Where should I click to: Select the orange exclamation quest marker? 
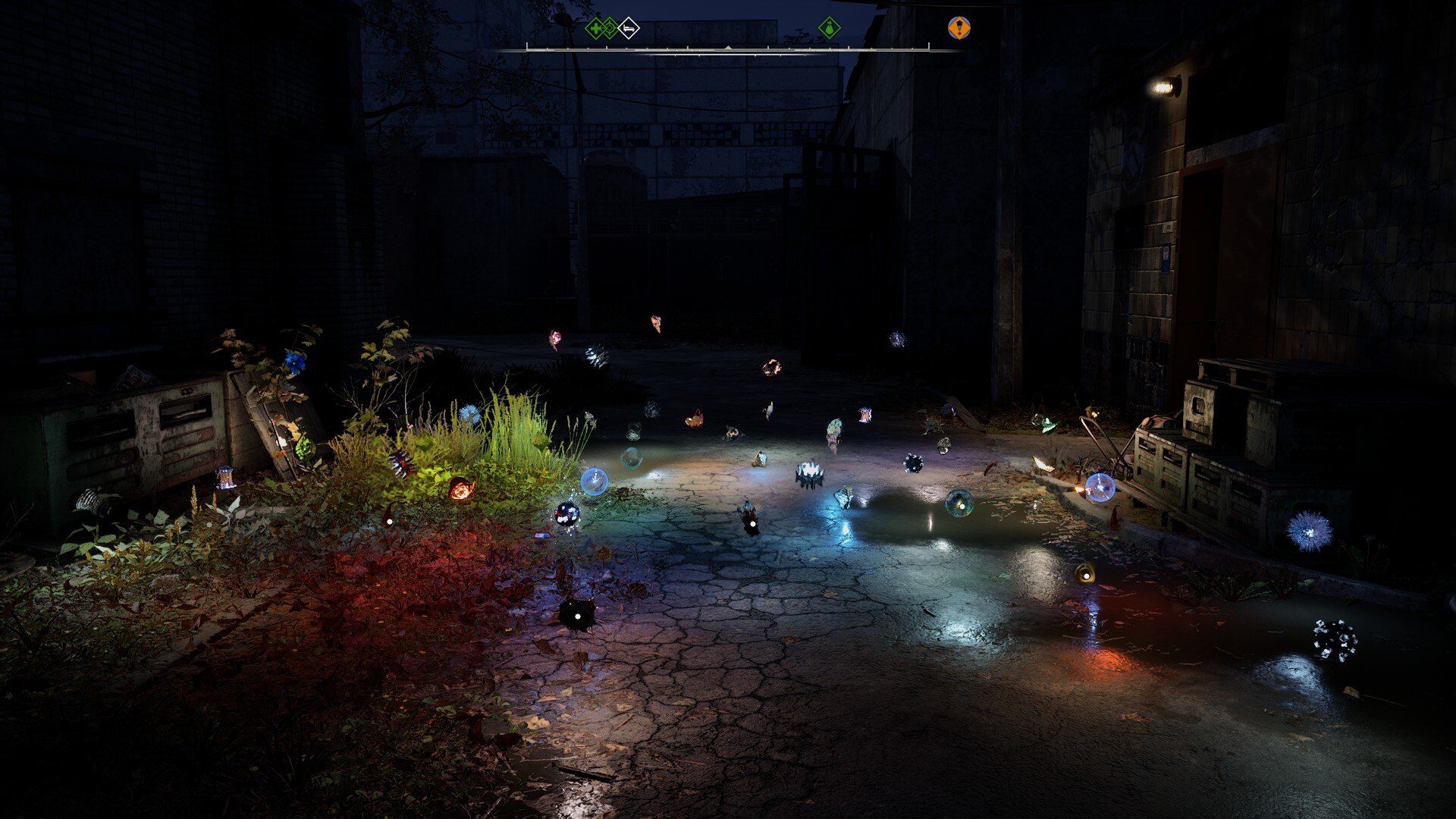click(959, 28)
